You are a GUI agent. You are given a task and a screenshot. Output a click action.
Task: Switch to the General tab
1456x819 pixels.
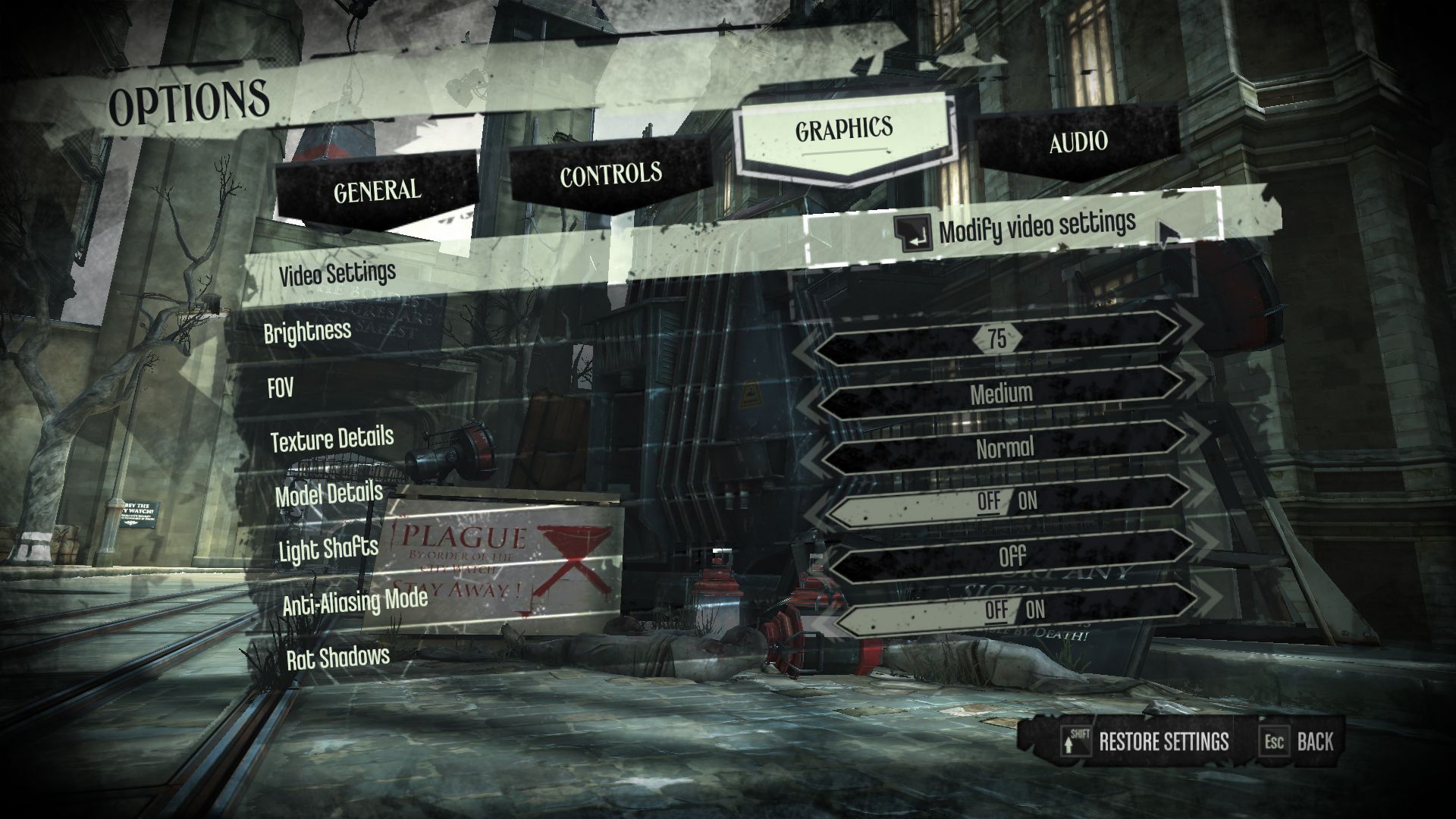tap(377, 190)
